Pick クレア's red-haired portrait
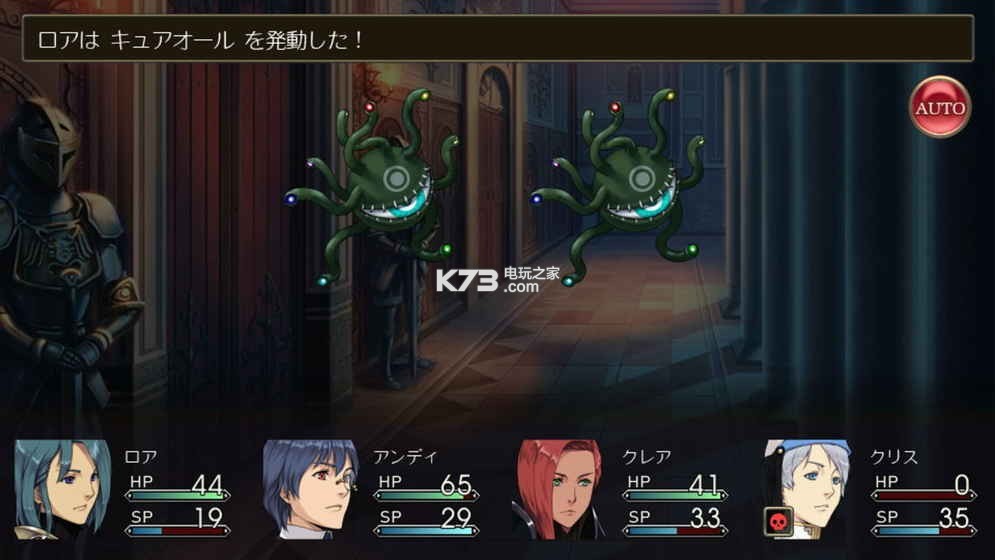 click(559, 489)
